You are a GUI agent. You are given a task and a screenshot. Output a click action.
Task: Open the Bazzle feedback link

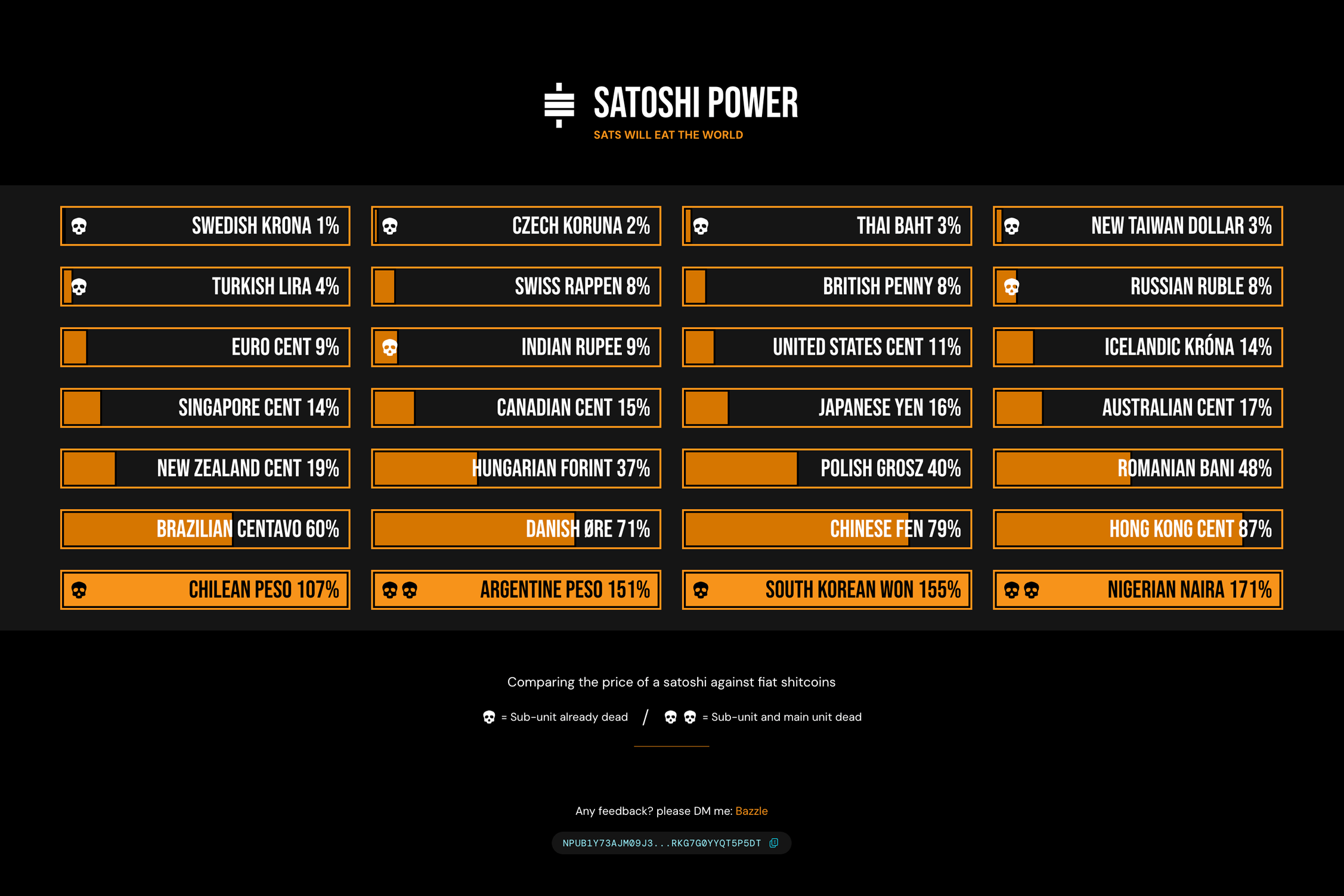click(x=751, y=811)
